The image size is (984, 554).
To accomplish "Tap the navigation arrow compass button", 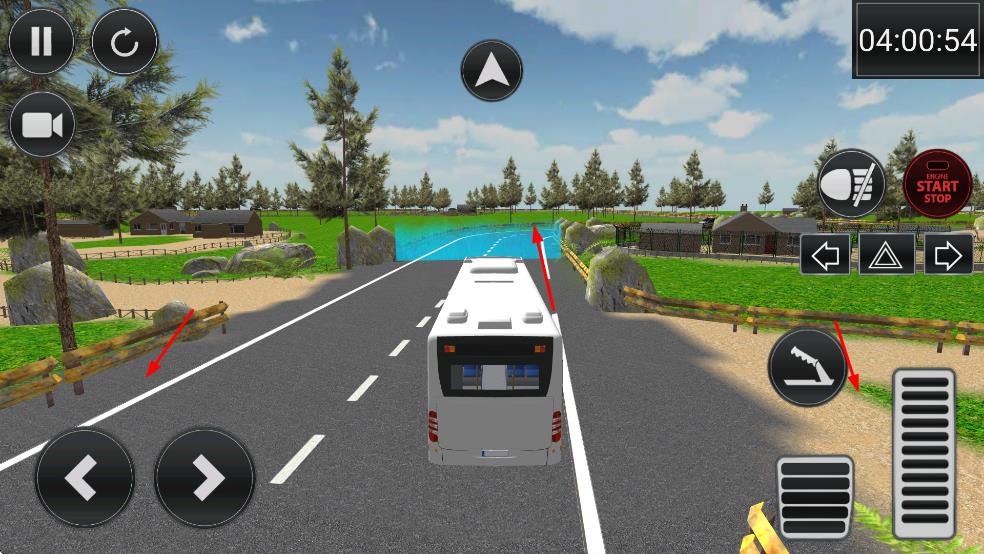I will (x=493, y=71).
